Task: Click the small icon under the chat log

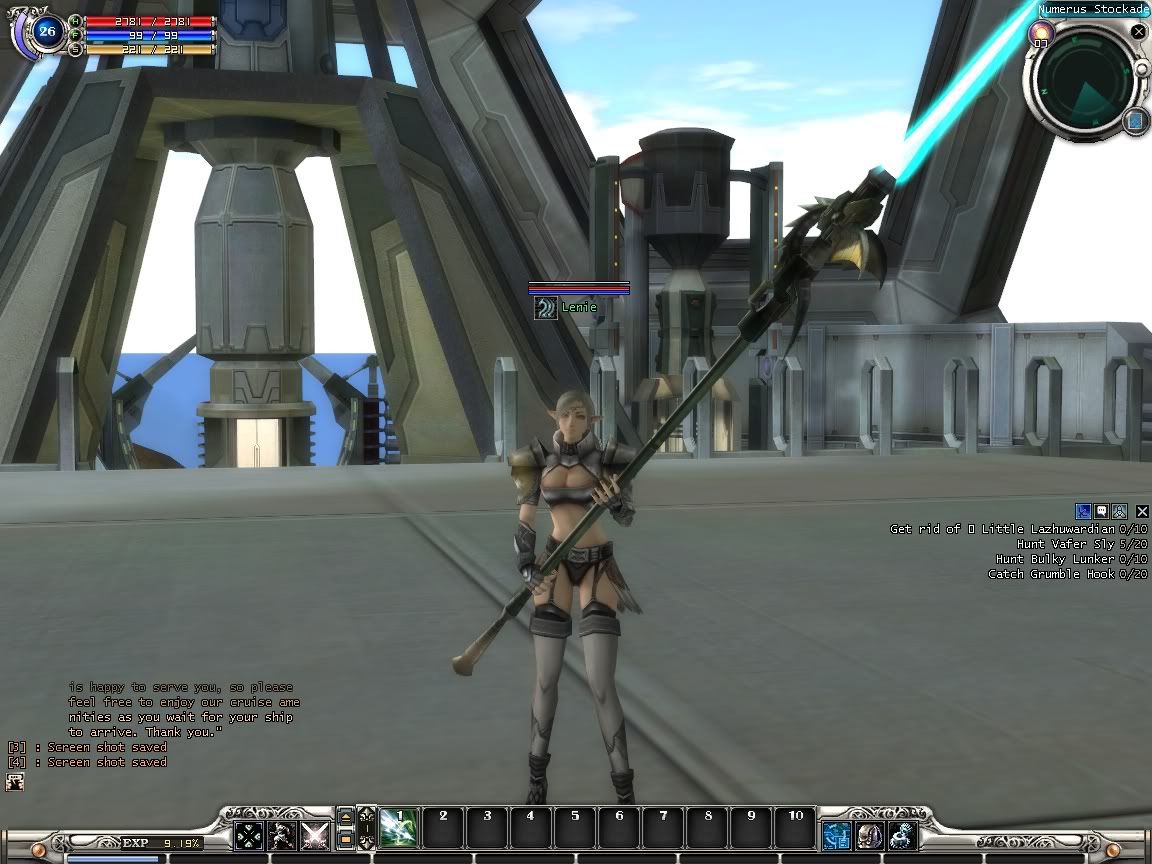Action: click(14, 783)
